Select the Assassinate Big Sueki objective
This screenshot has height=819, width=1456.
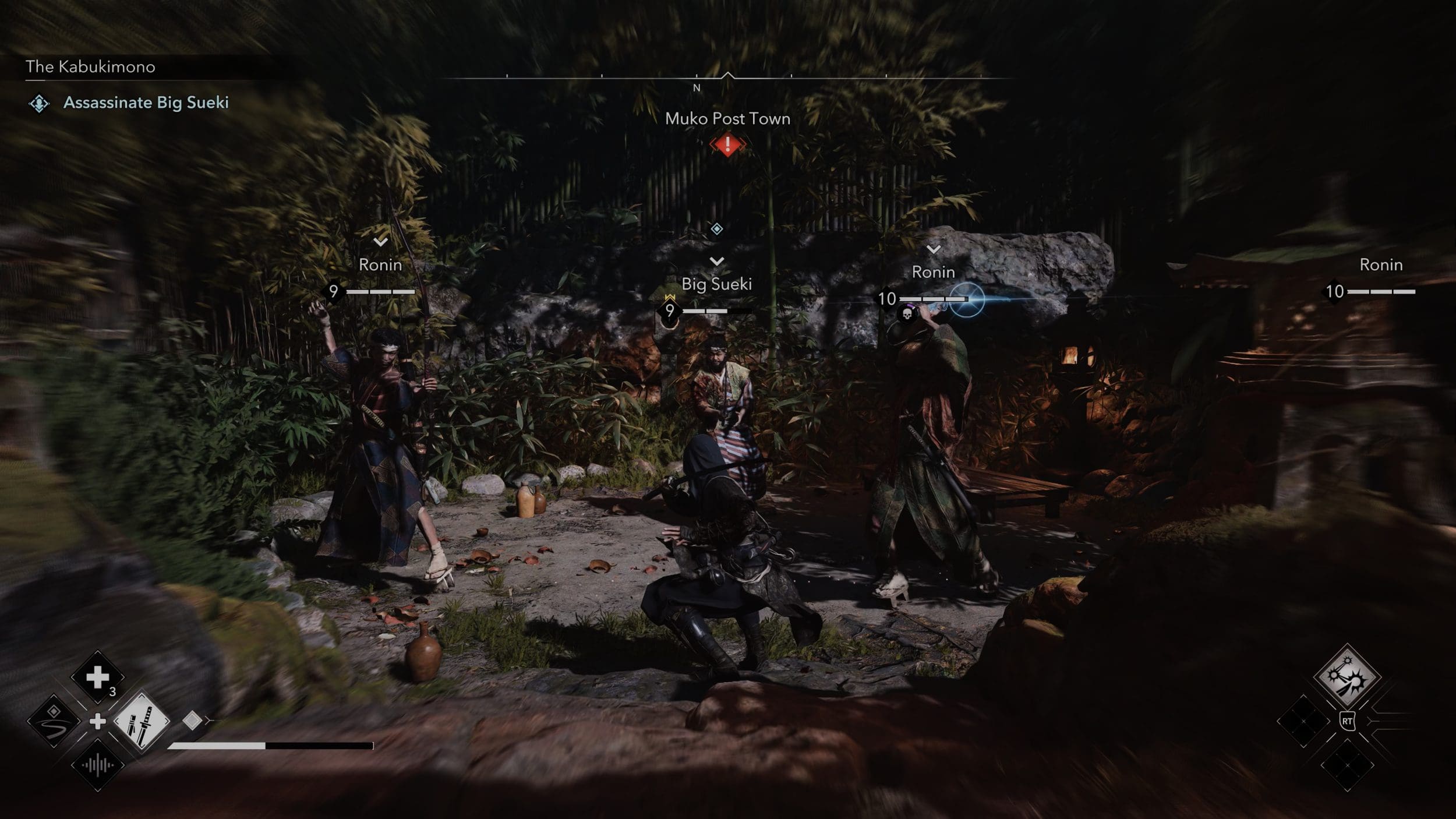point(146,103)
